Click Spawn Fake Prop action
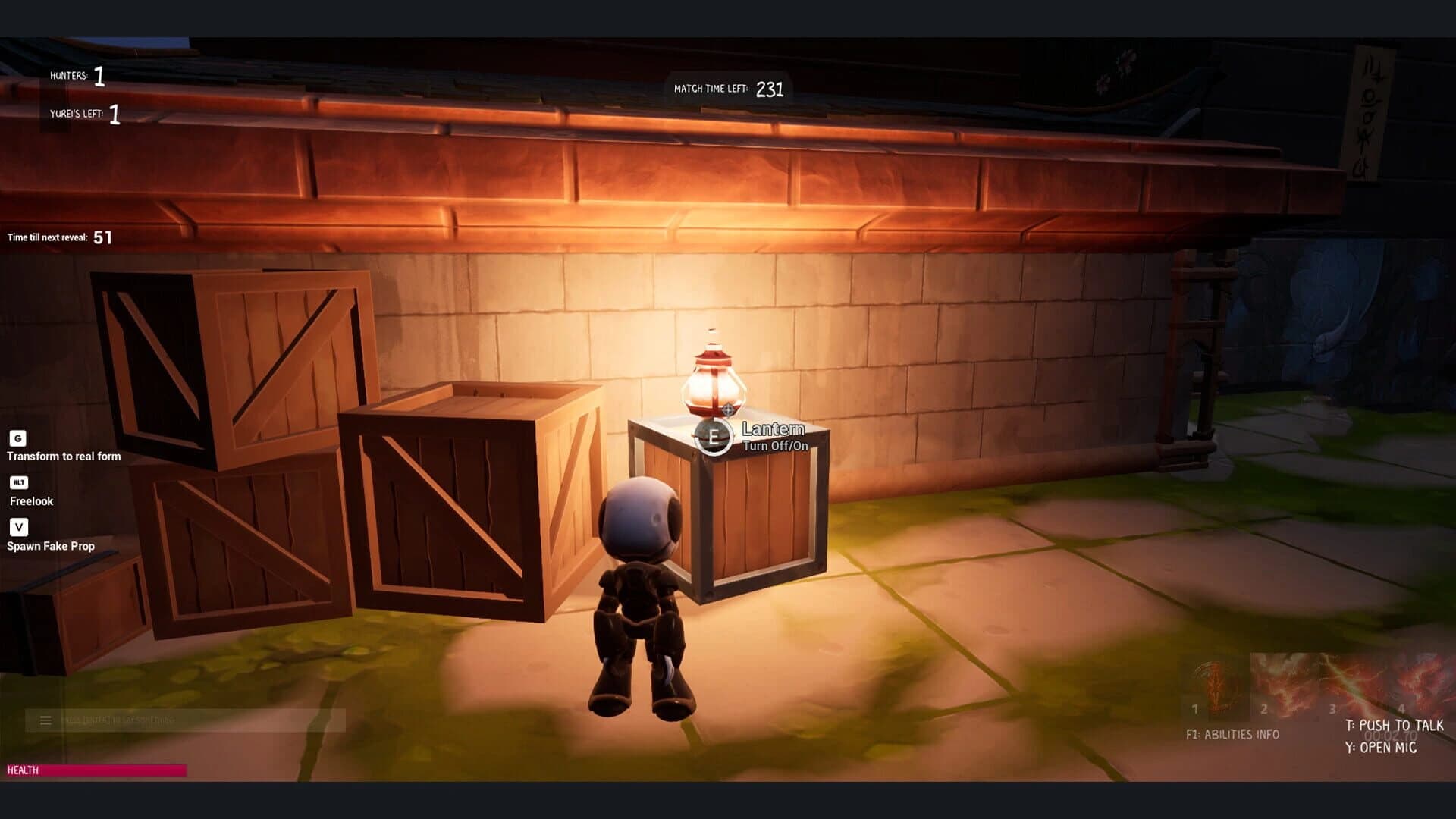1456x819 pixels. click(x=50, y=545)
